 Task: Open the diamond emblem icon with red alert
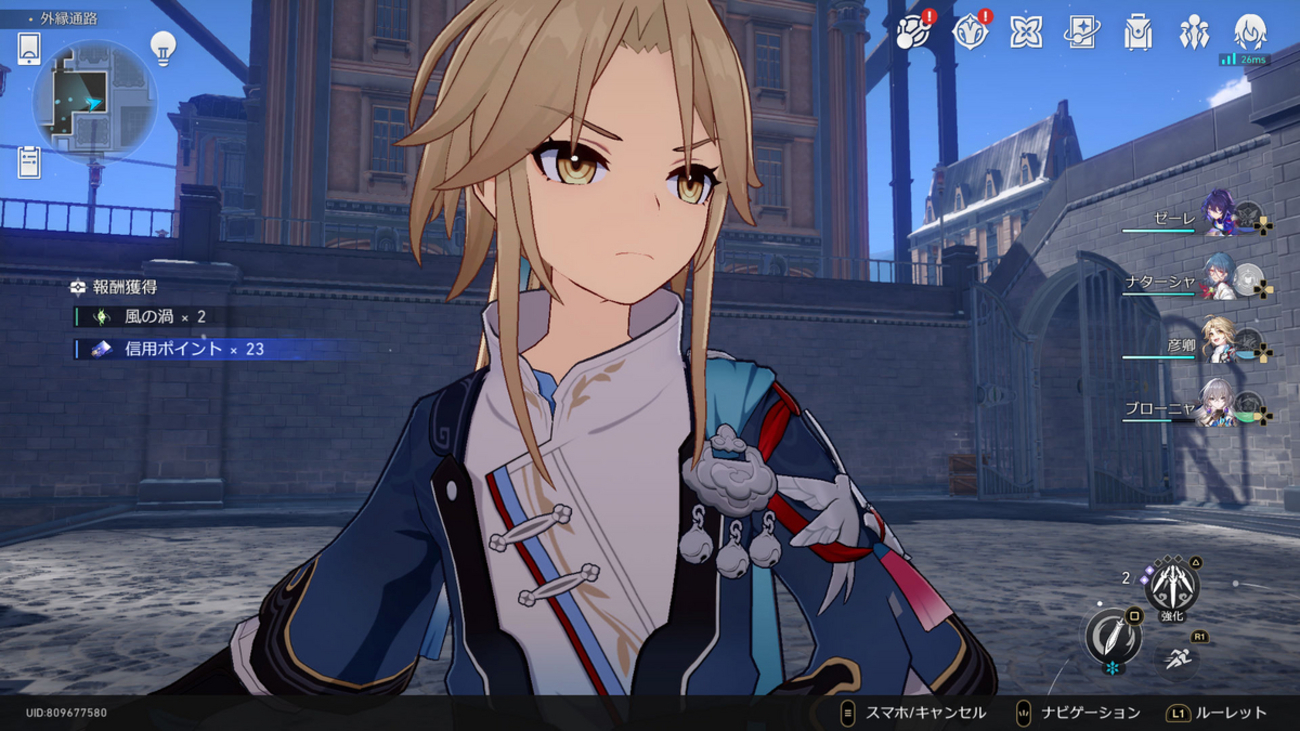(x=969, y=32)
